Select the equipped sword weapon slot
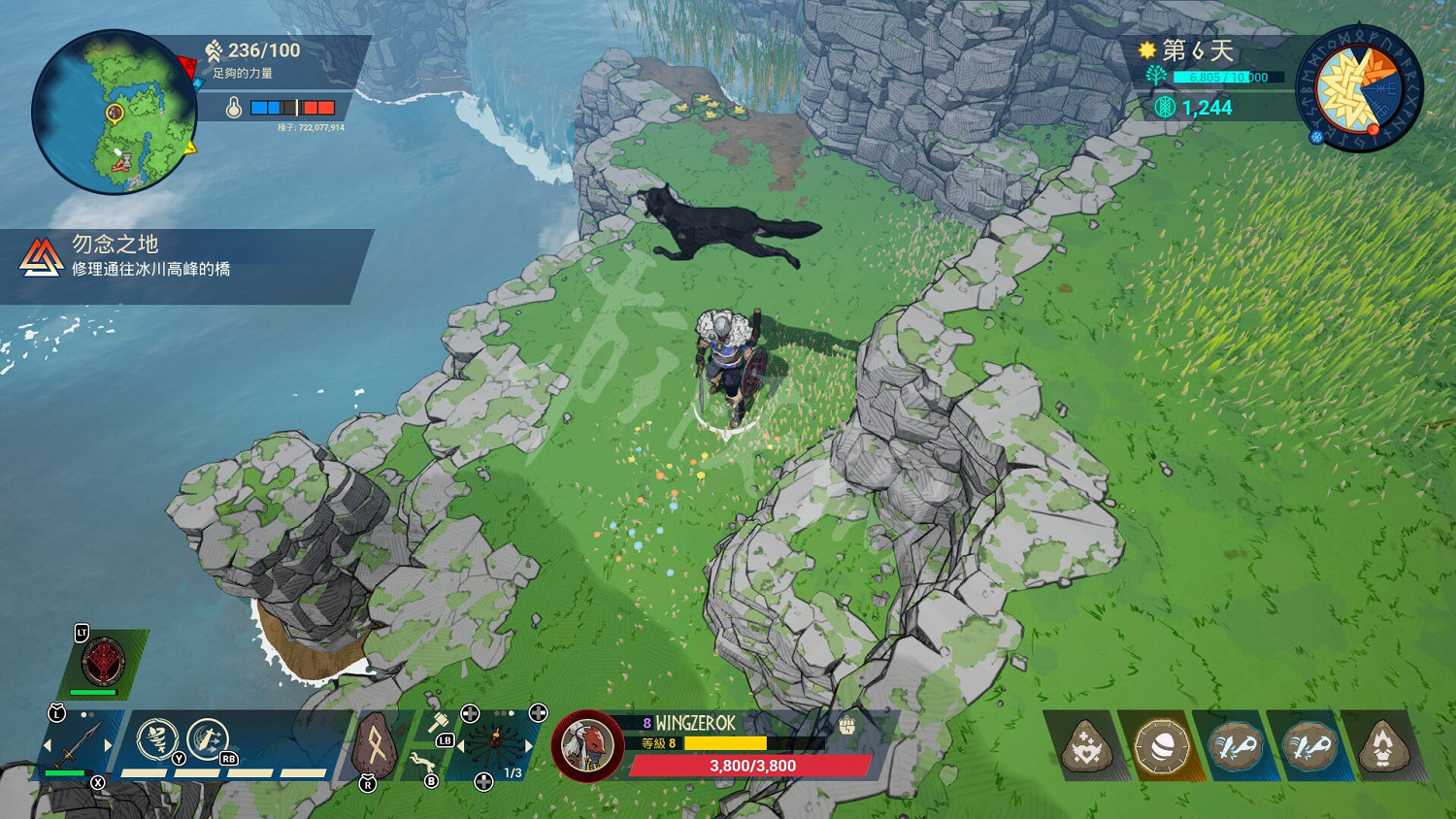The image size is (1456, 819). coord(77,745)
